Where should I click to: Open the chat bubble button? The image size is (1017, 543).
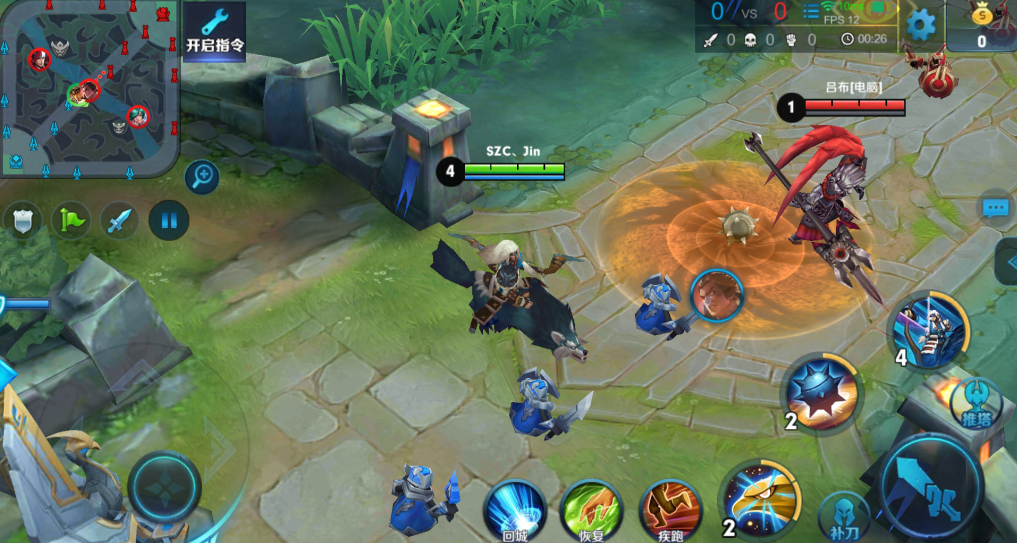click(996, 208)
